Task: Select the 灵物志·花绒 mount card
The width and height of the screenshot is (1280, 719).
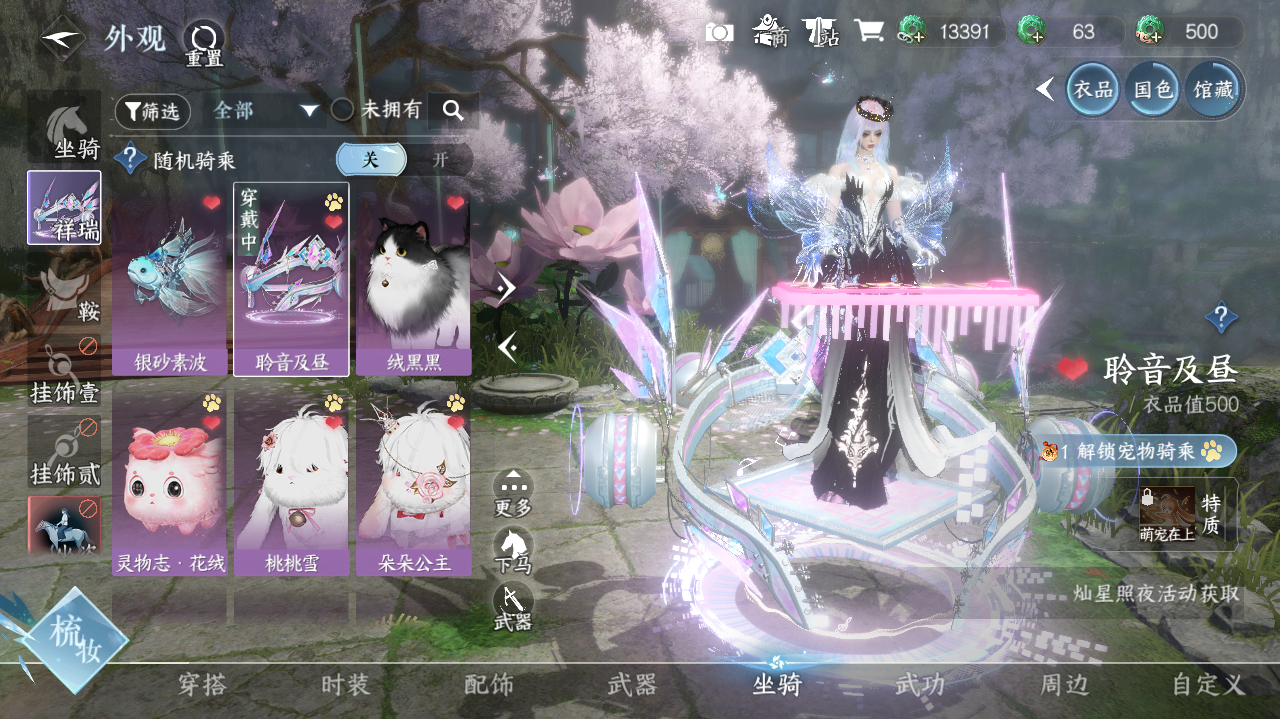Action: click(x=170, y=483)
